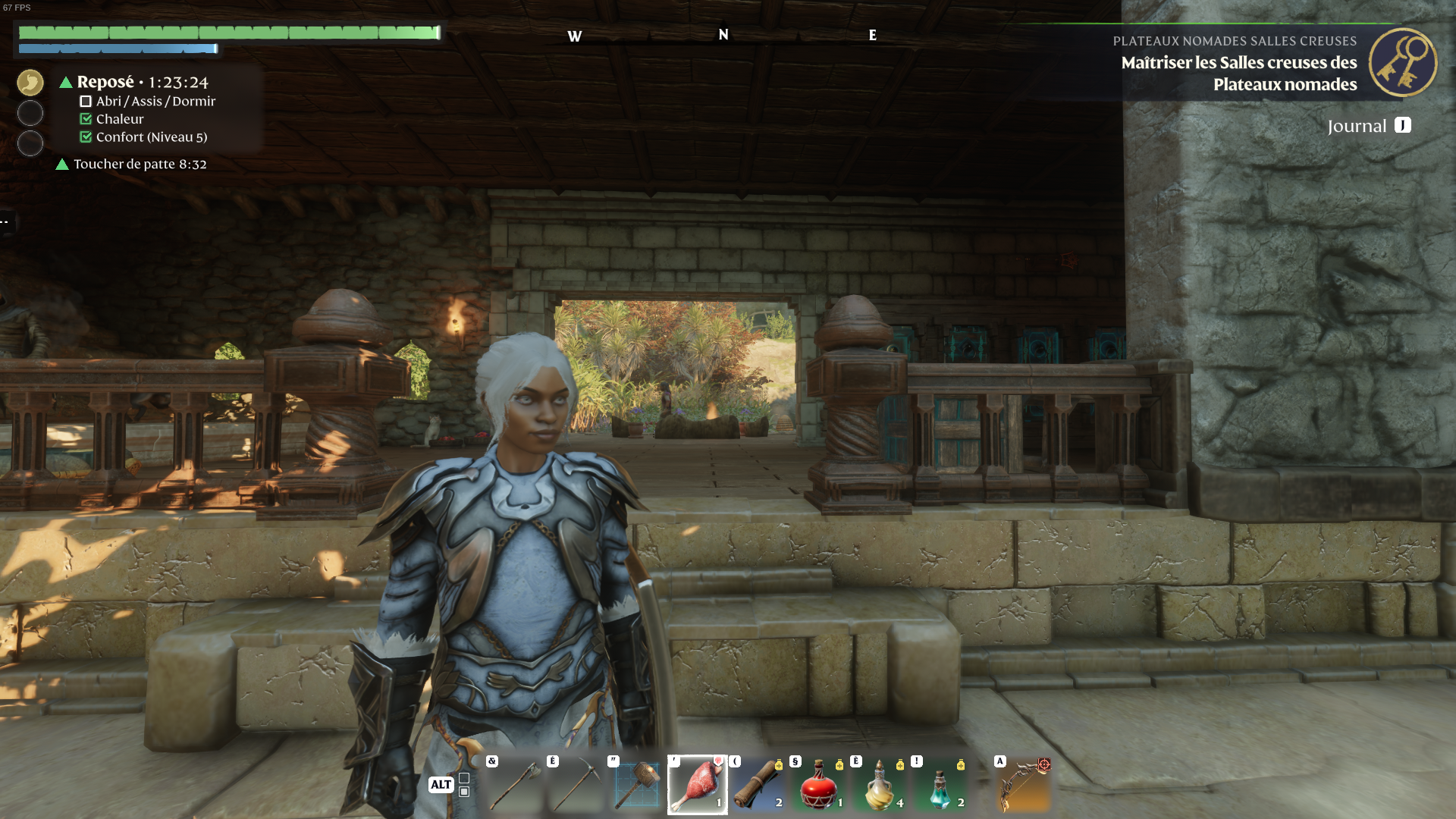The width and height of the screenshot is (1456, 819).
Task: Click the crossed keys quest icon
Action: pos(1402,62)
